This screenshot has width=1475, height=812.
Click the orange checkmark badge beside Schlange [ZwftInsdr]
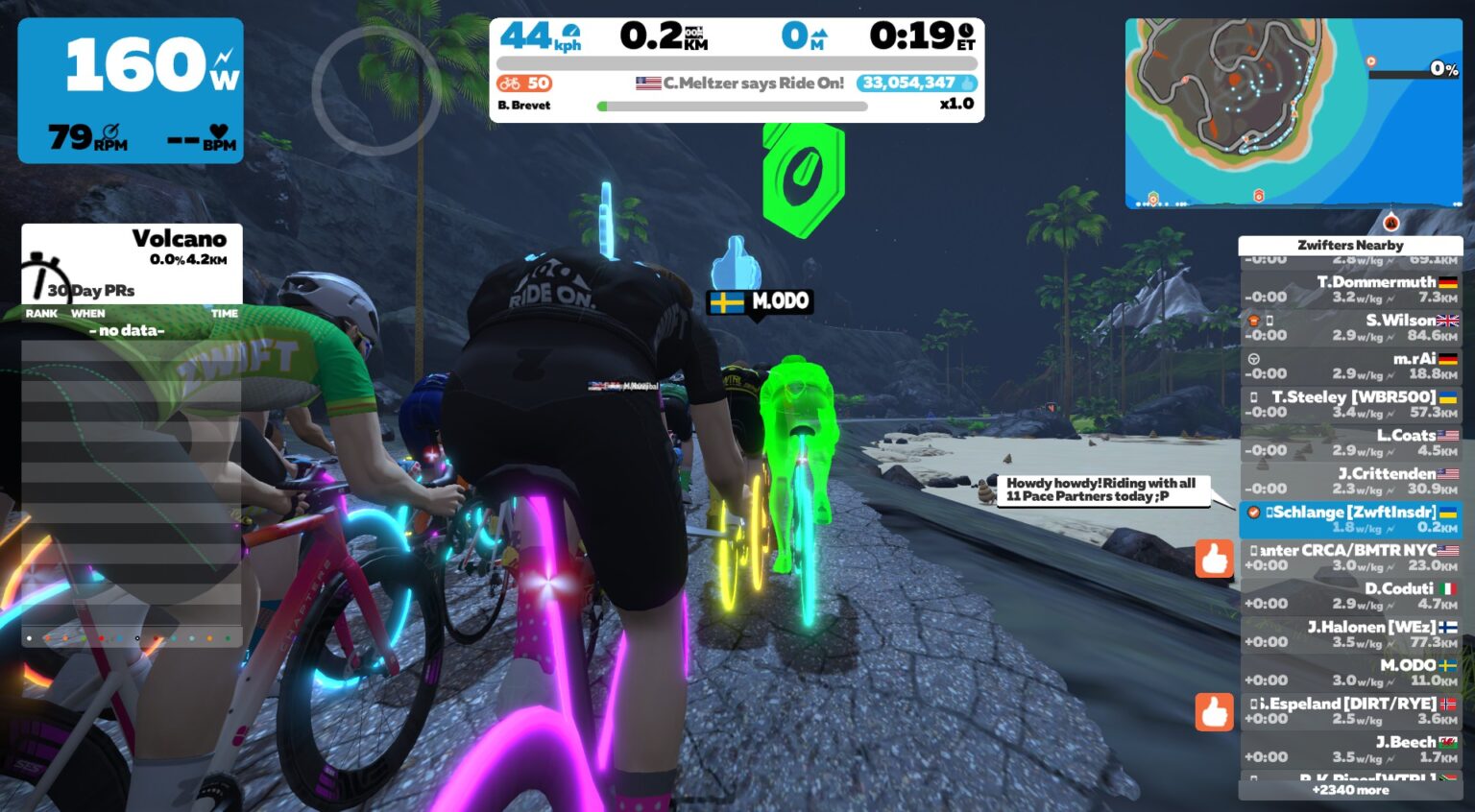coord(1252,513)
